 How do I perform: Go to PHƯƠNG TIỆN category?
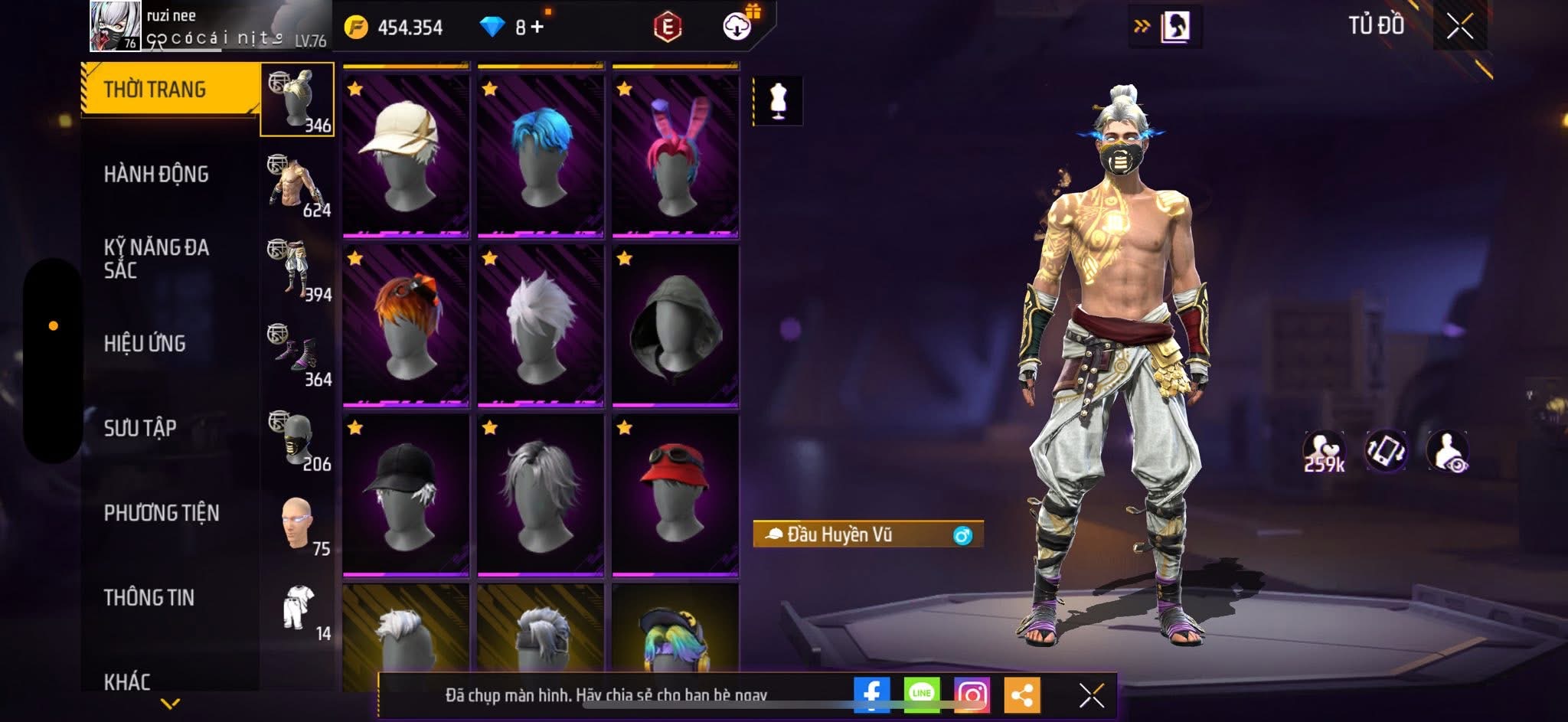[162, 513]
